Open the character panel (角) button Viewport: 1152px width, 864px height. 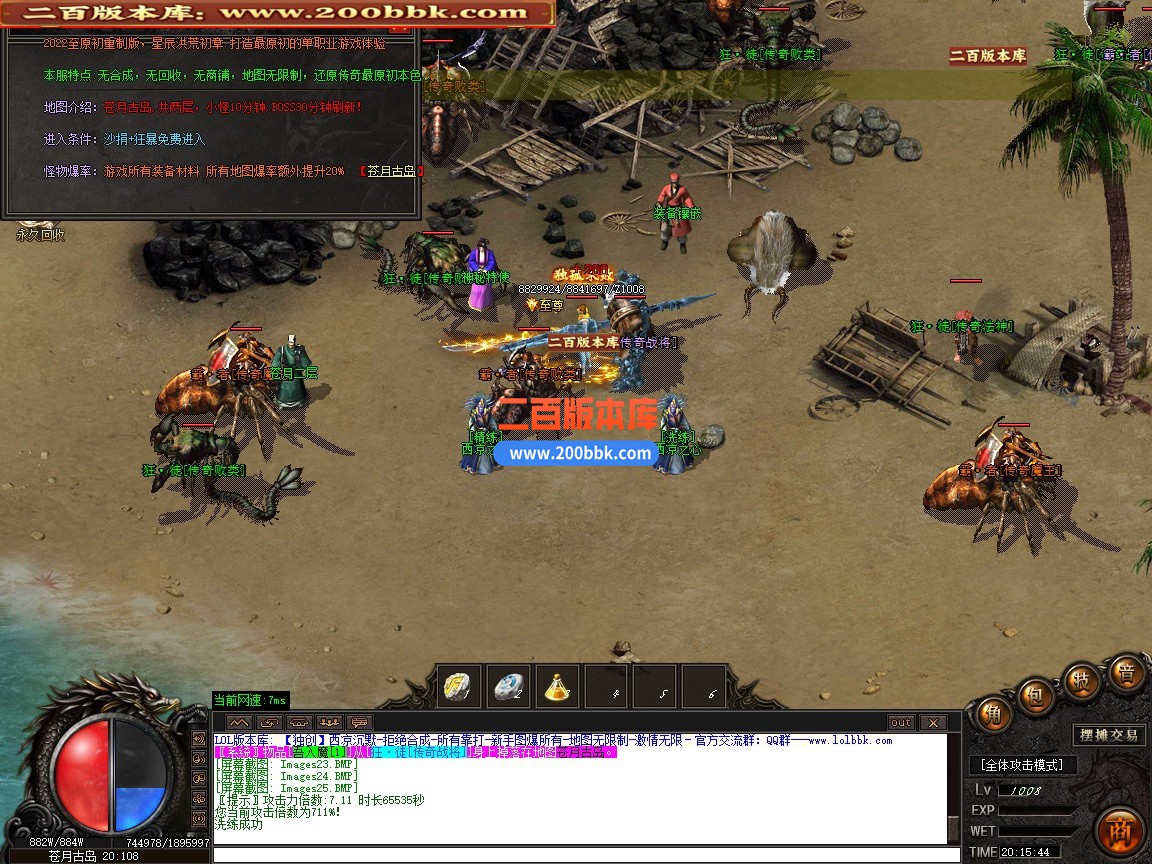[995, 714]
